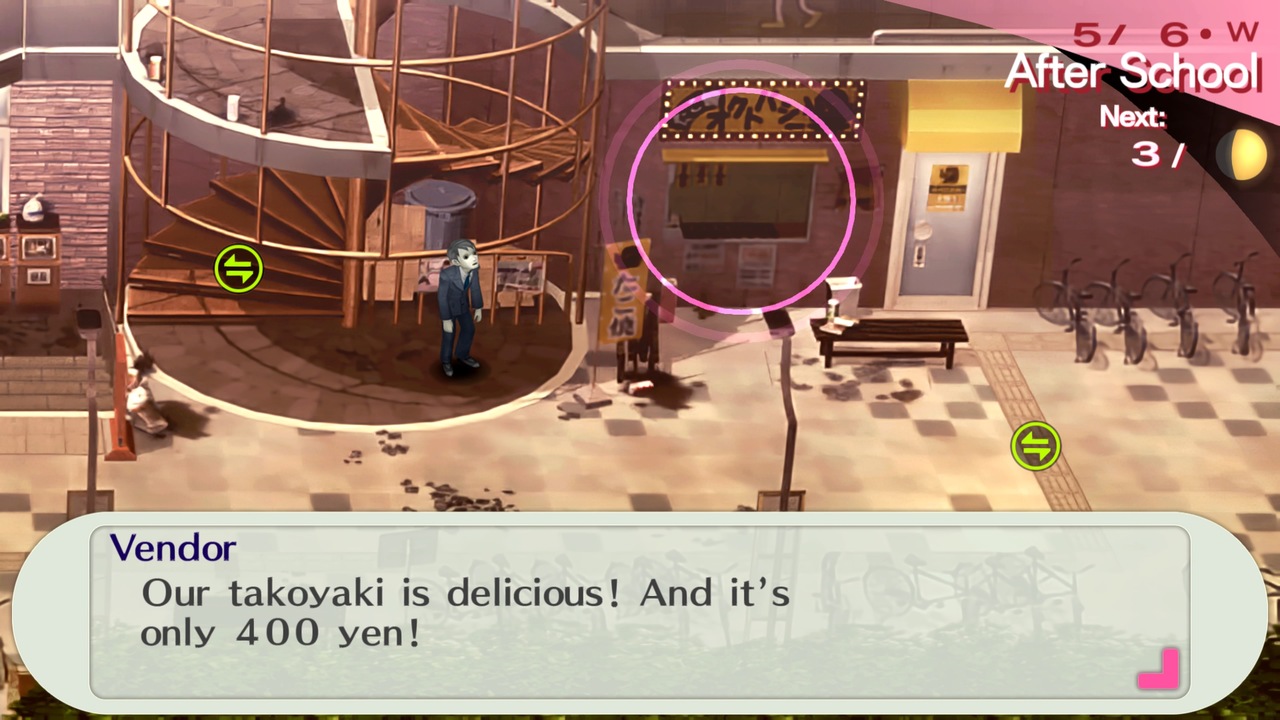The width and height of the screenshot is (1280, 720).
Task: Click the lit Octopia marquee sign
Action: 758,110
